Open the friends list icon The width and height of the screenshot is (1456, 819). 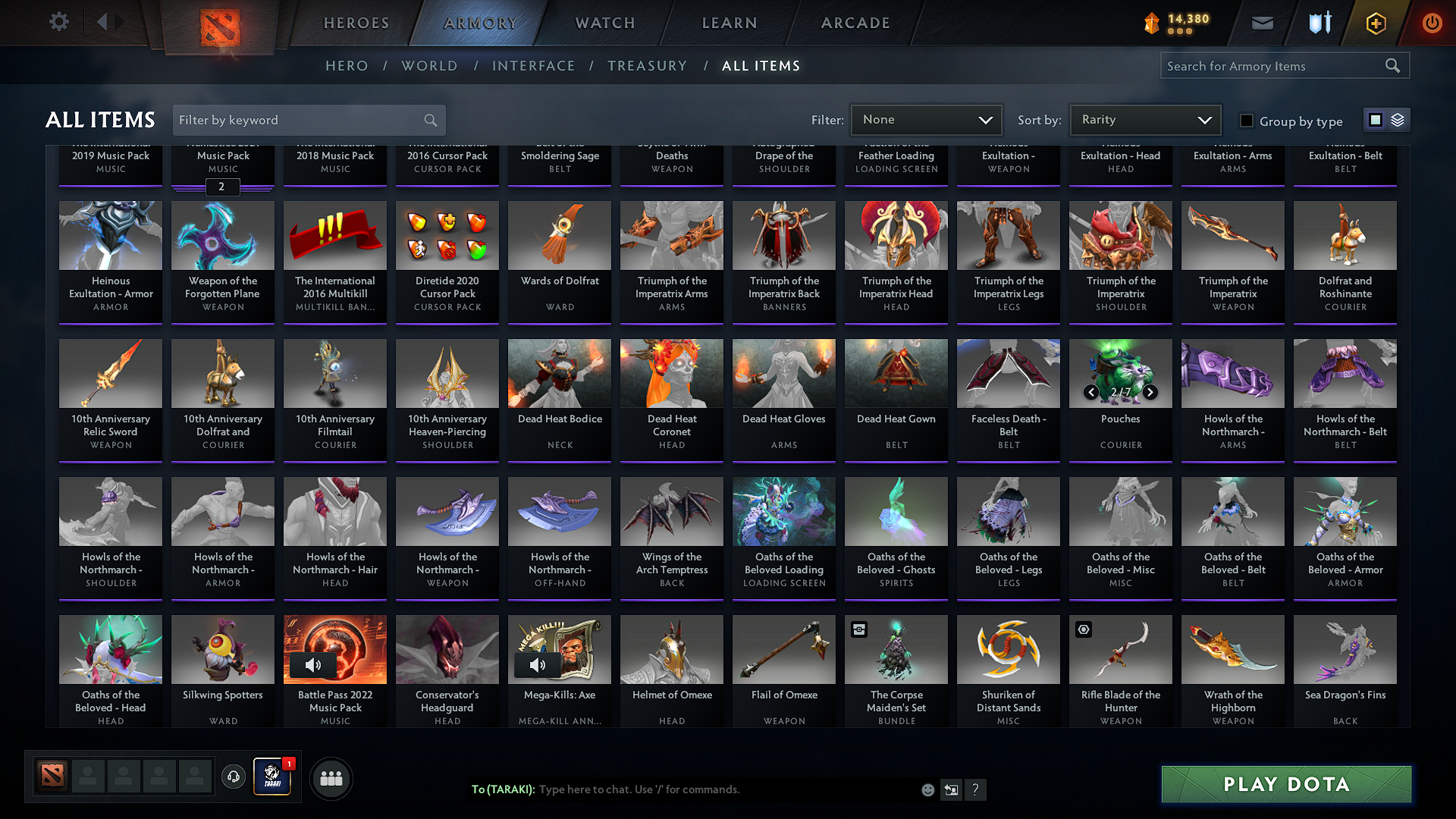point(331,778)
